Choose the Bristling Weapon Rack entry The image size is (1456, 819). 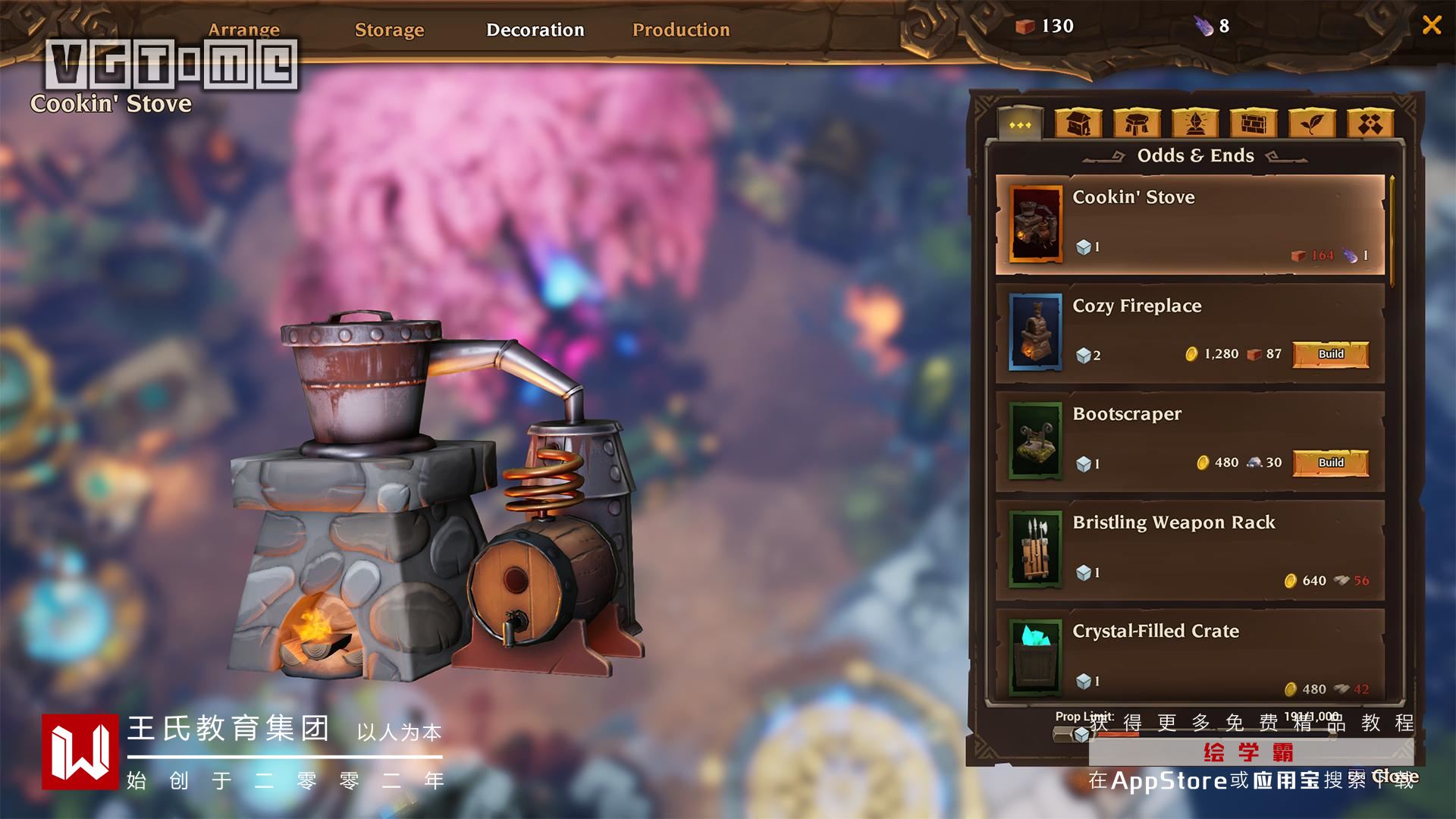1189,550
